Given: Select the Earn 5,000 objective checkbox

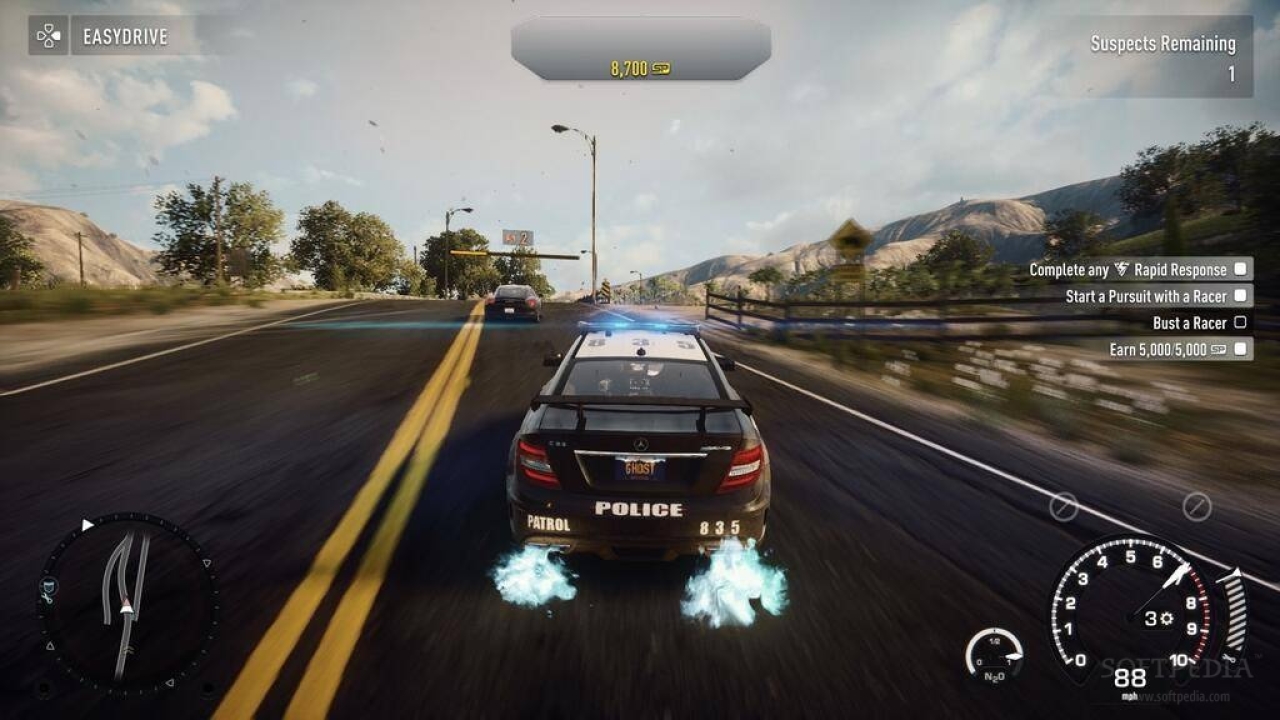Looking at the screenshot, I should point(1240,349).
